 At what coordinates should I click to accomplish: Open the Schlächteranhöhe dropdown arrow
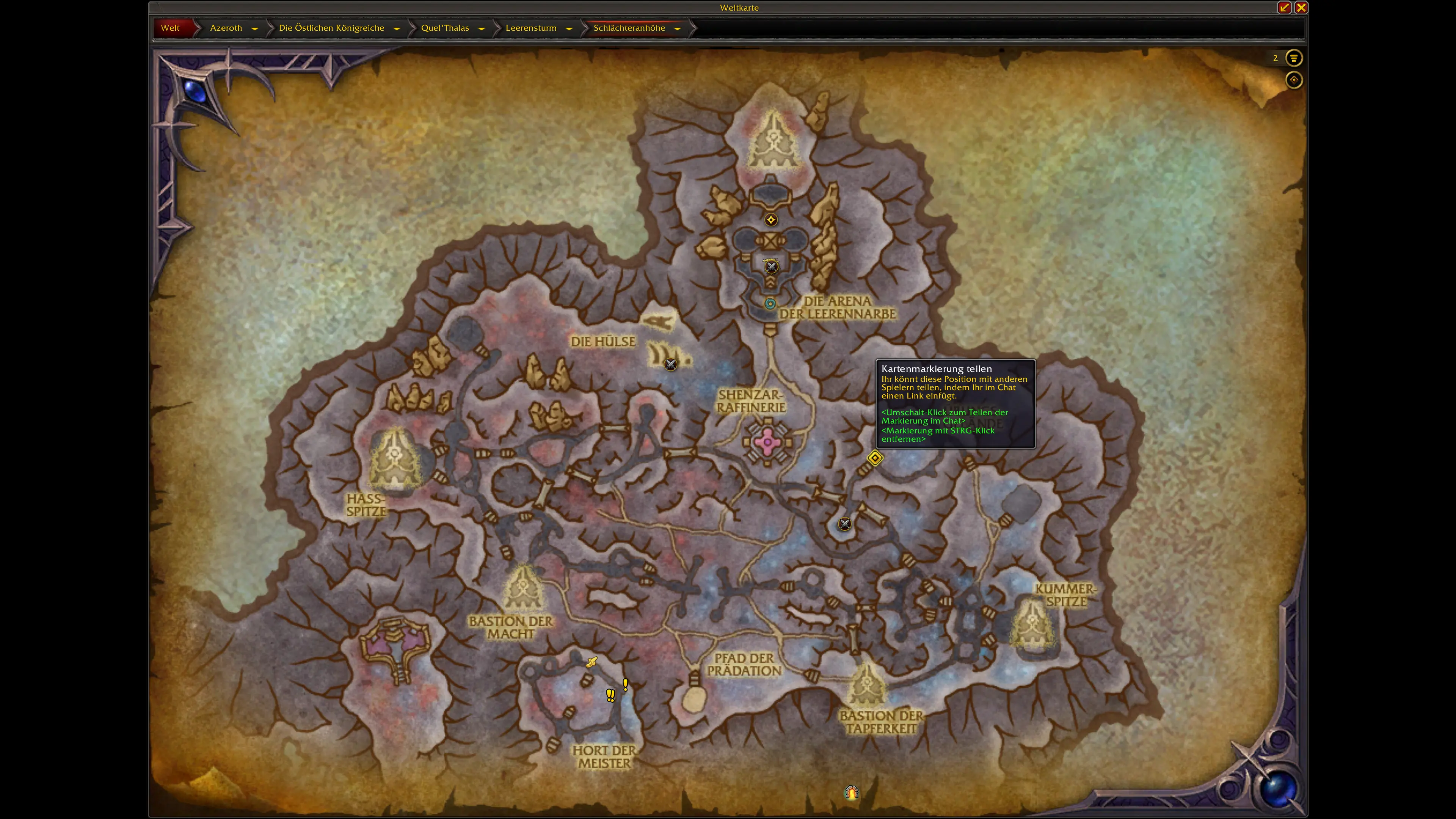(x=677, y=28)
